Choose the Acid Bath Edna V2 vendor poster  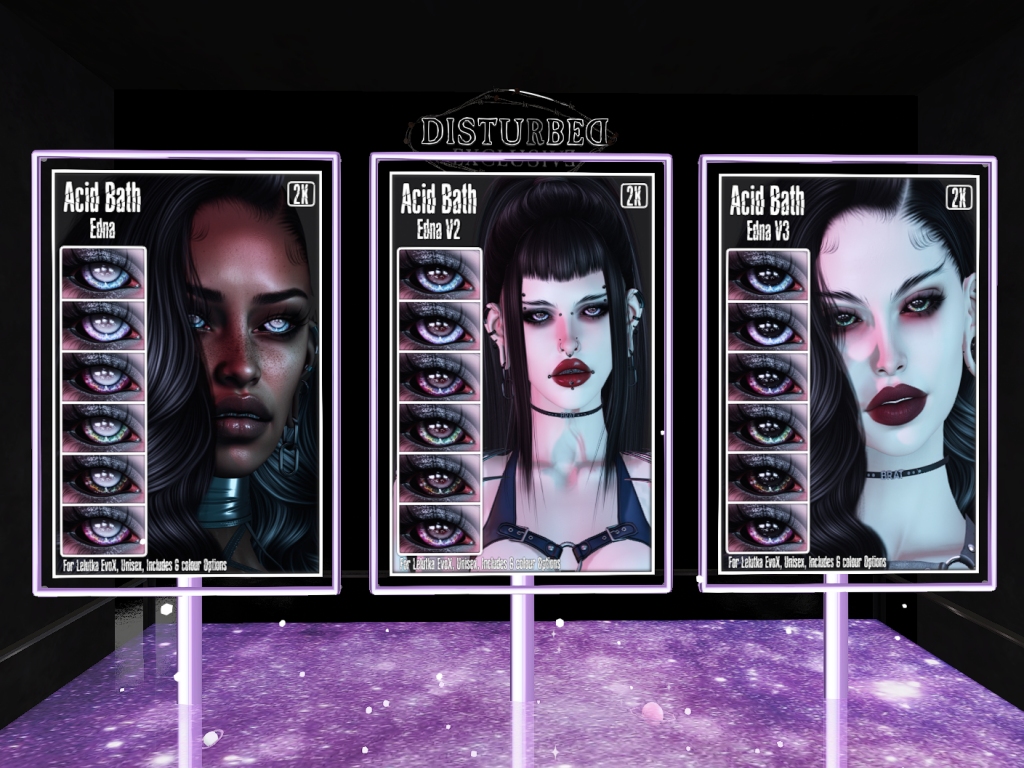click(520, 372)
